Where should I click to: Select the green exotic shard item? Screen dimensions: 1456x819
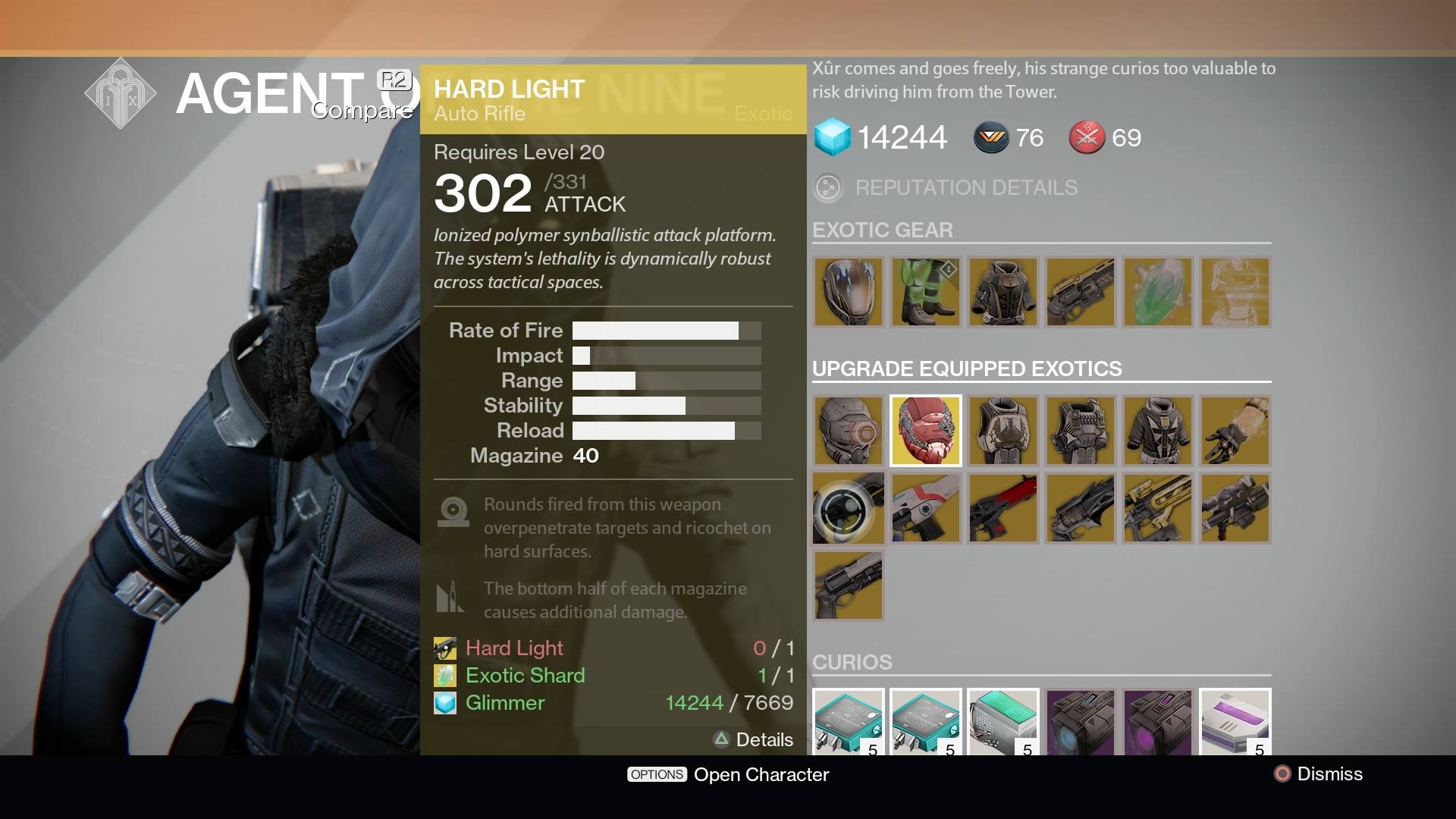[1158, 292]
